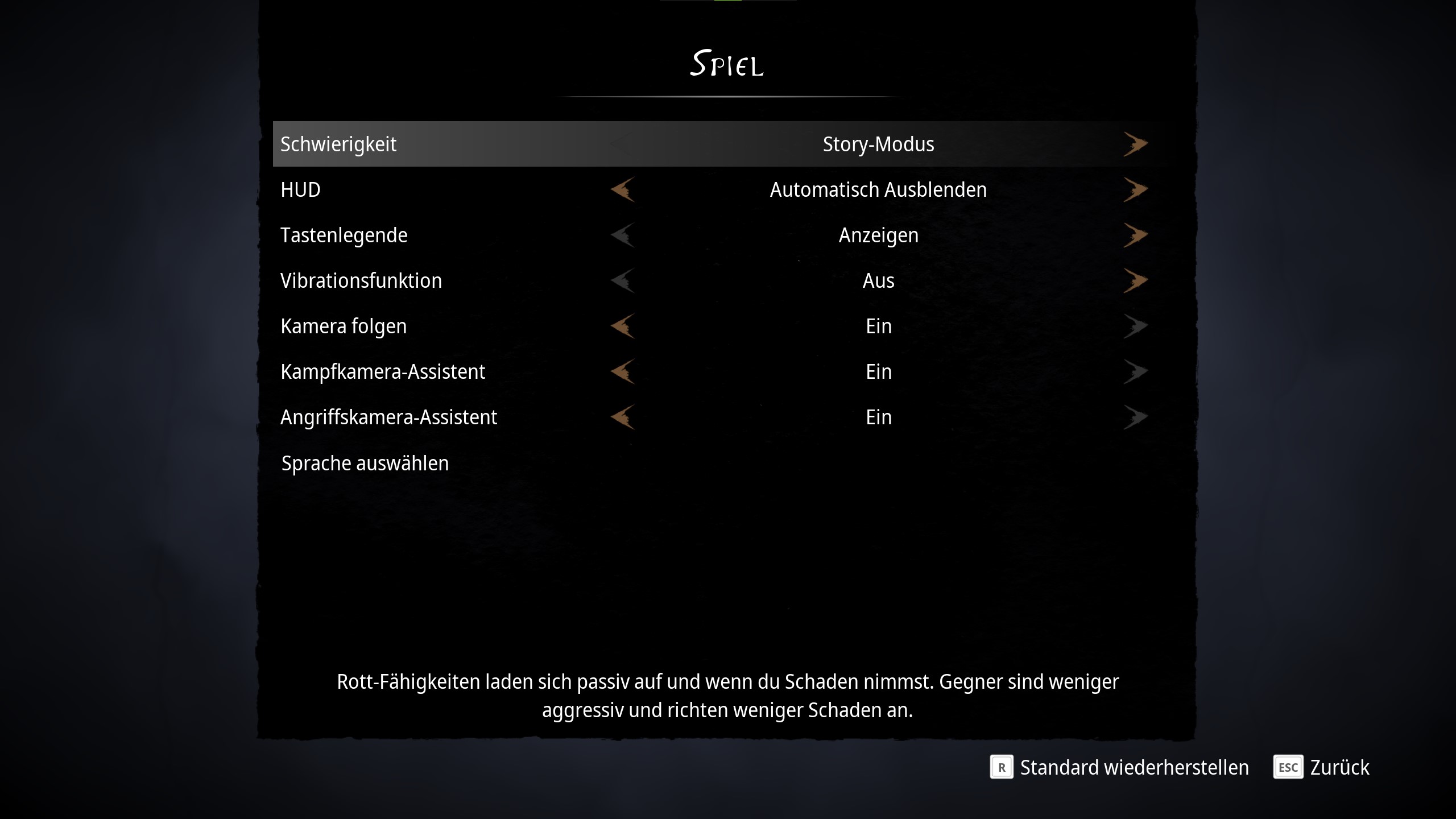Select the Kamera folgen row
The height and width of the screenshot is (819, 1456).
pyautogui.click(x=344, y=326)
